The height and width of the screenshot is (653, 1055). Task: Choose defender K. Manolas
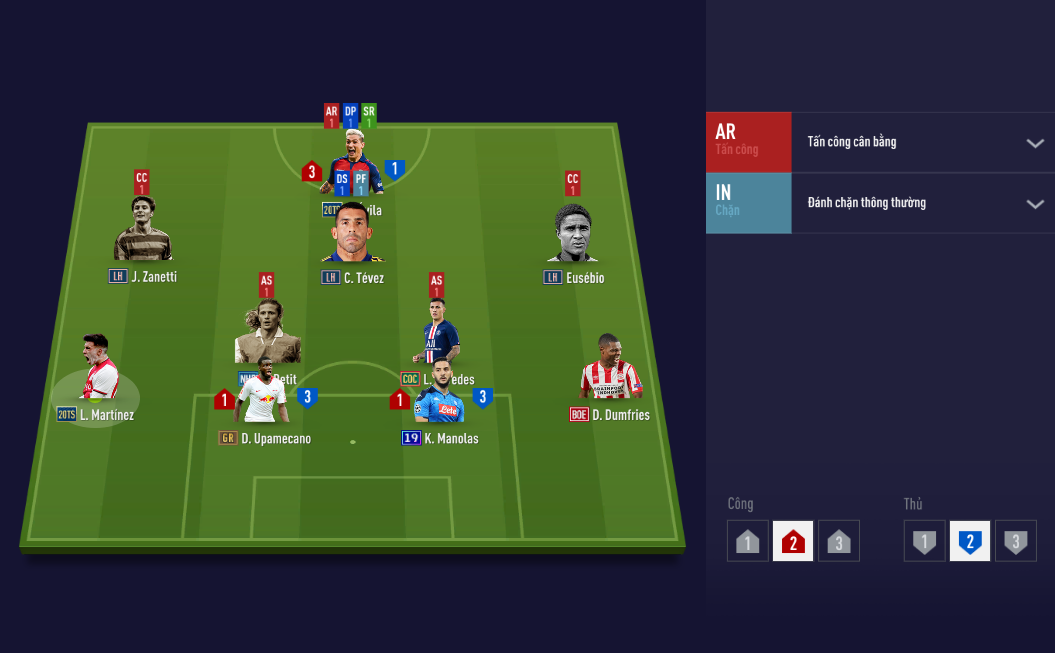440,393
